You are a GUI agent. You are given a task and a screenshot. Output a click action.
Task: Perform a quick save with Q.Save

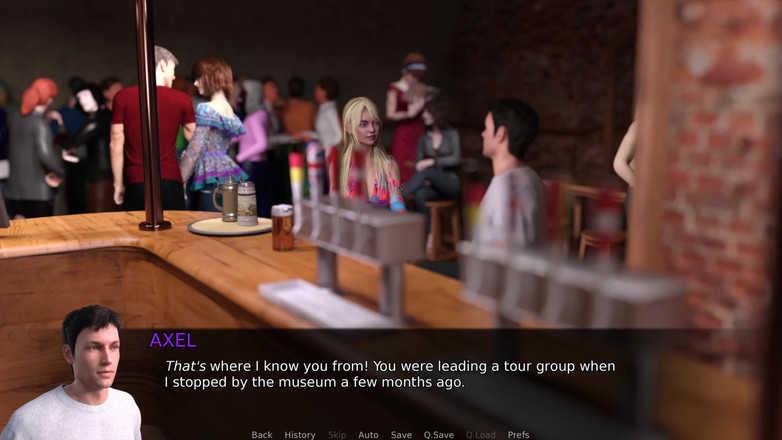click(x=438, y=435)
